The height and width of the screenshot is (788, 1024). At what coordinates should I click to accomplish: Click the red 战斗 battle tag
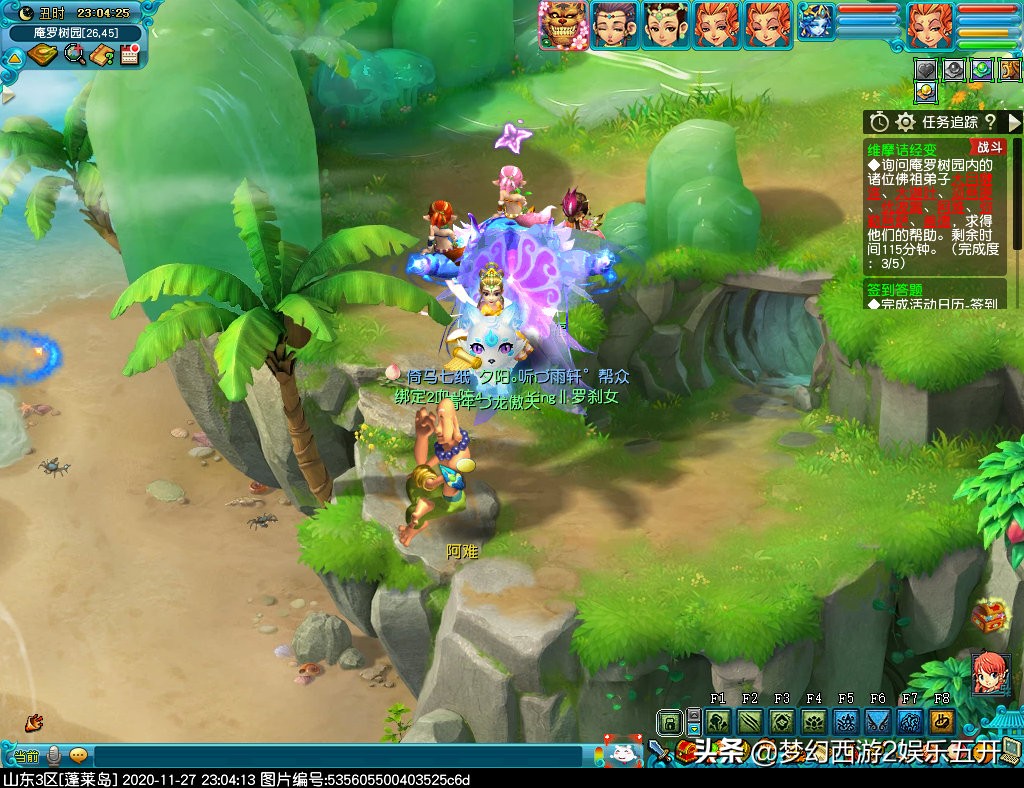987,146
